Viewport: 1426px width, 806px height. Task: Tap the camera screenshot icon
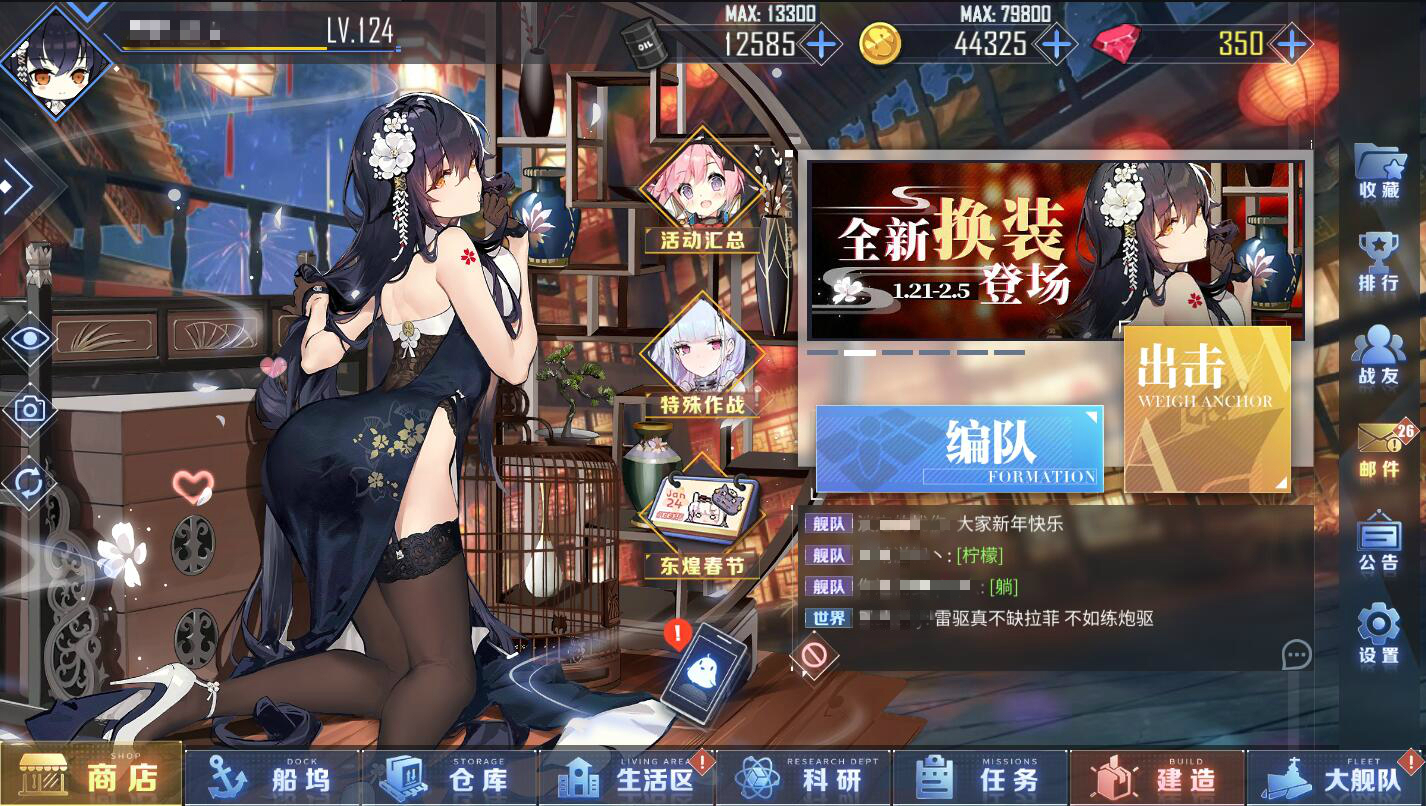pyautogui.click(x=30, y=409)
